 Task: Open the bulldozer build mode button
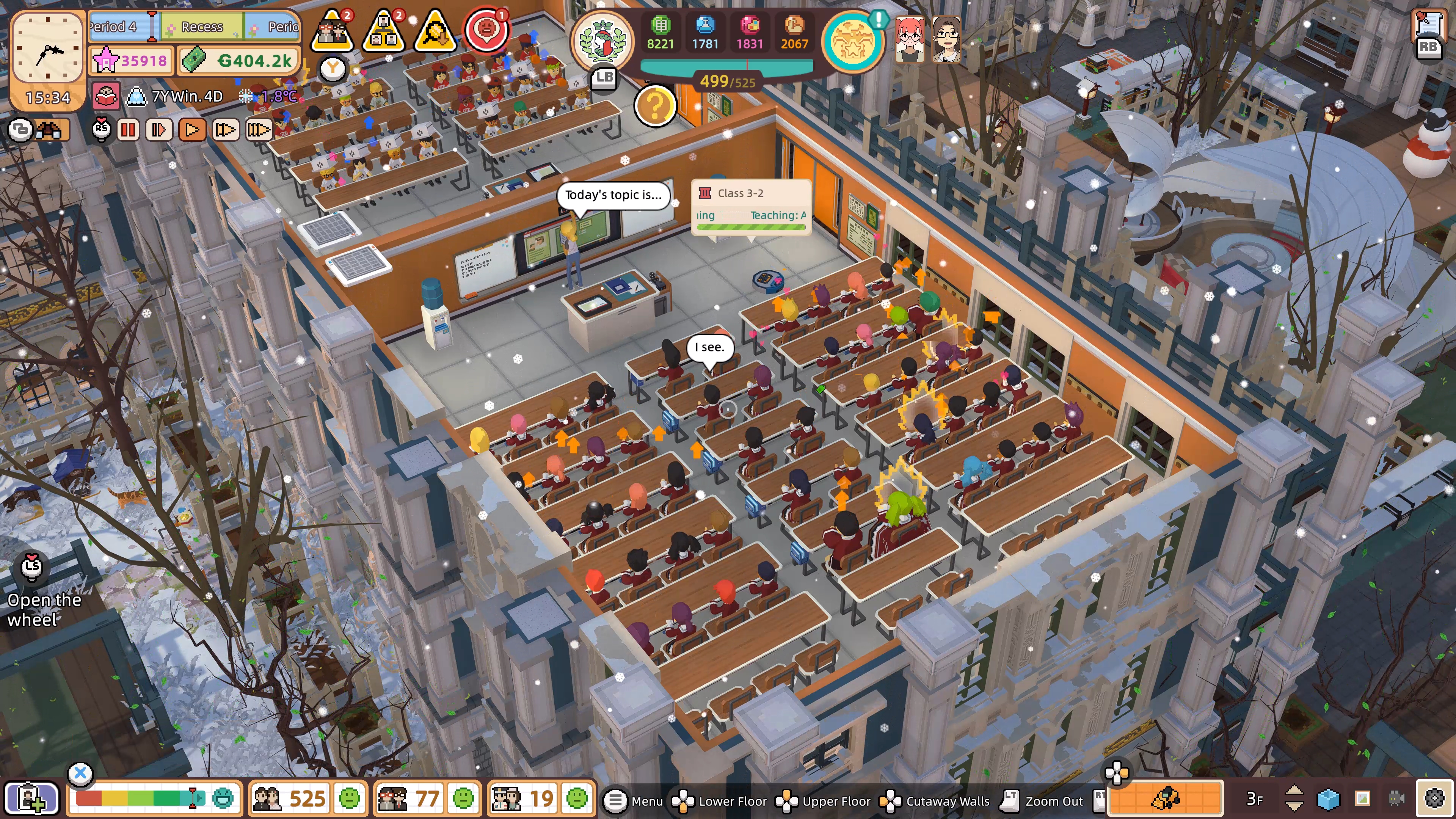coord(1166,798)
